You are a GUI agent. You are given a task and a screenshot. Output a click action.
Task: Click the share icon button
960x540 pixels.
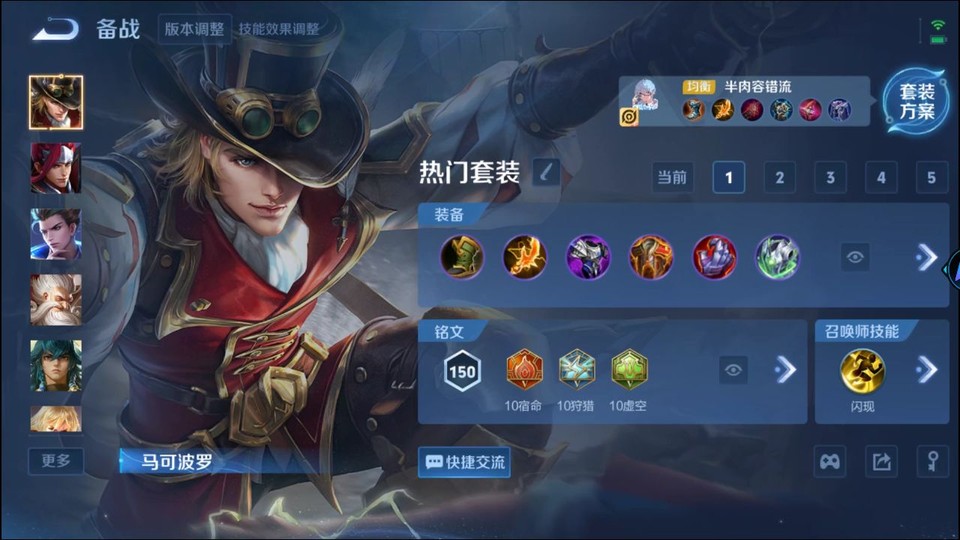pos(881,461)
